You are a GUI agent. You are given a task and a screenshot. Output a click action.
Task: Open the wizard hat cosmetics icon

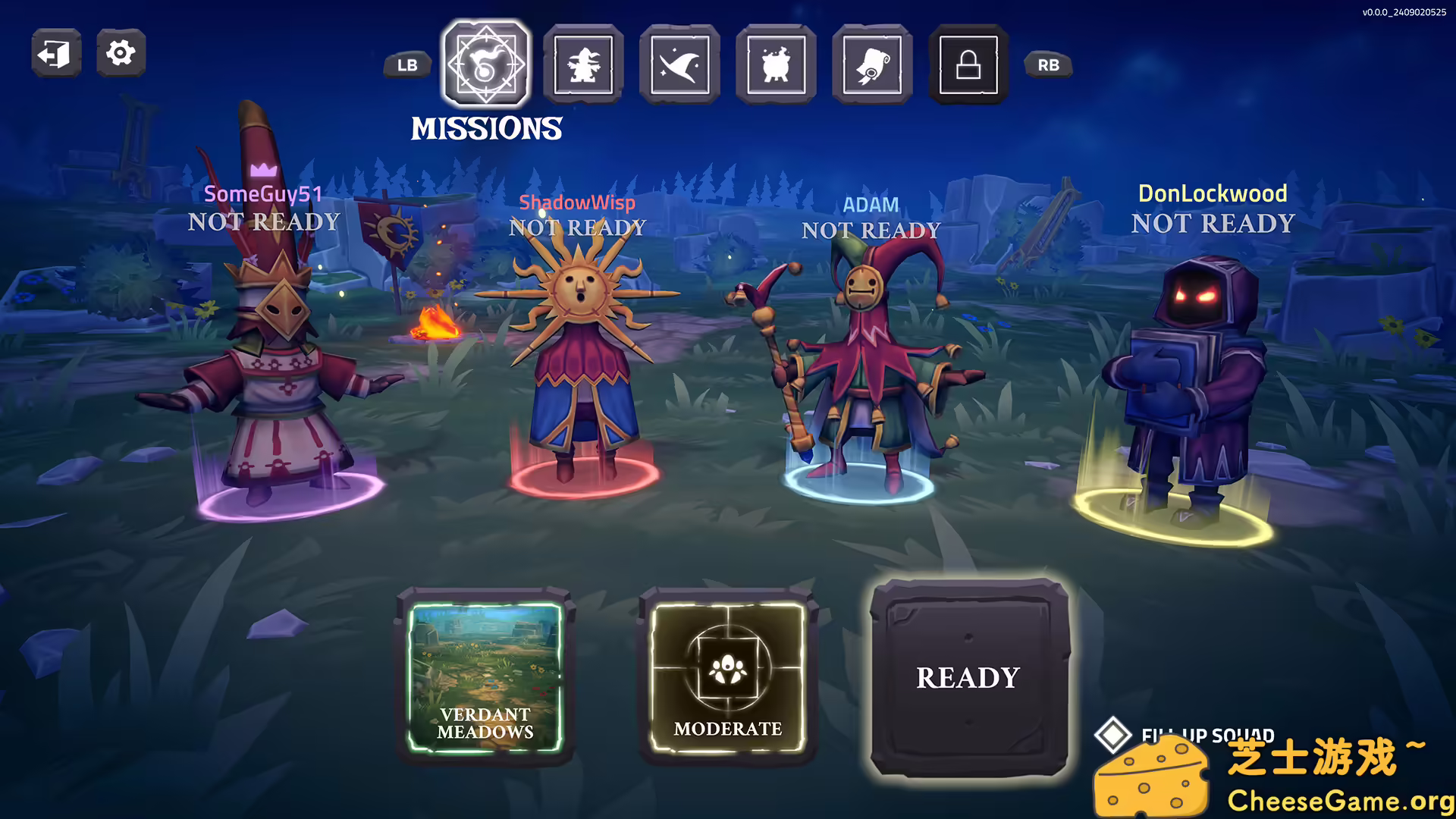click(x=679, y=64)
